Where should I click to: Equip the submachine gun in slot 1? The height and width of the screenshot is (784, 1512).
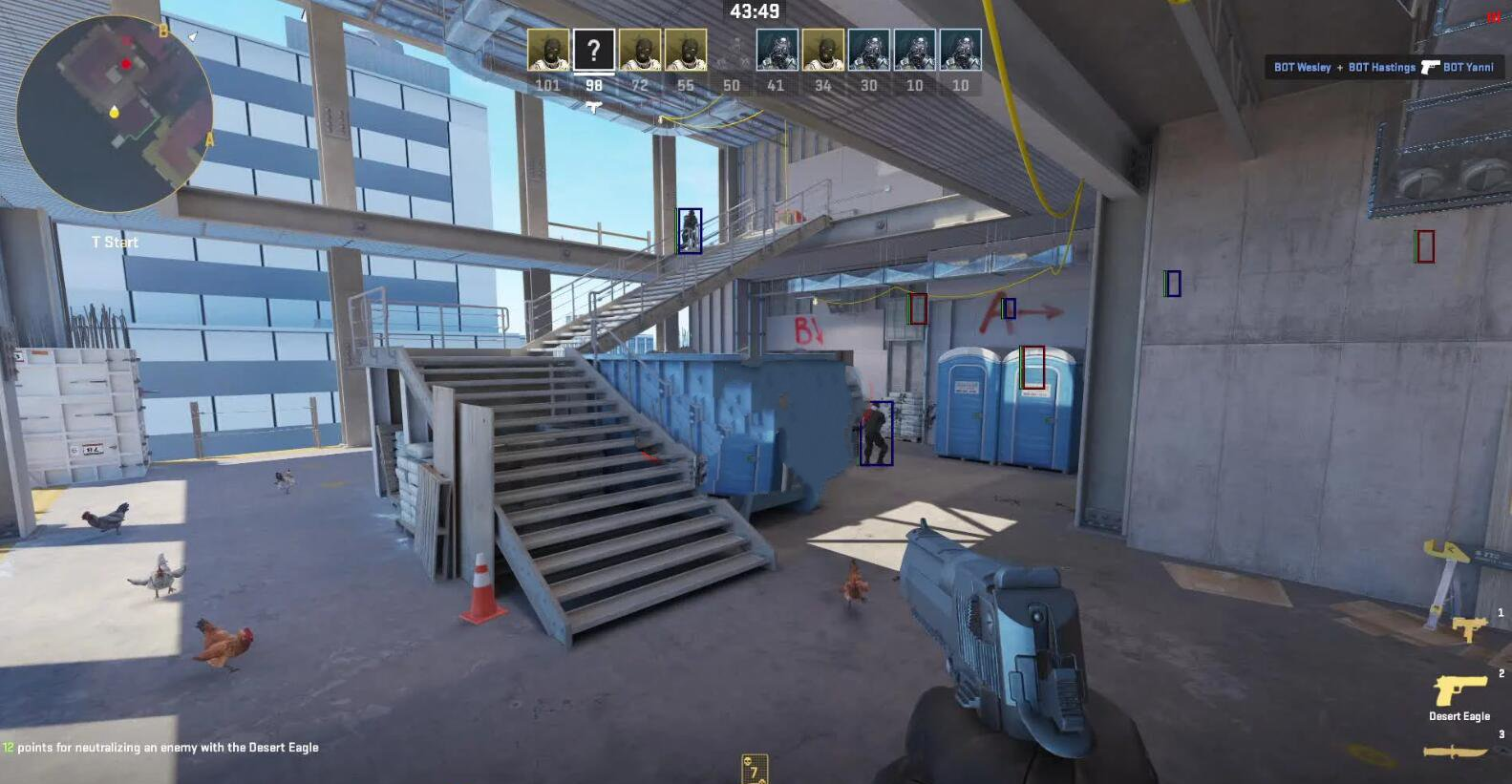pos(1469,627)
